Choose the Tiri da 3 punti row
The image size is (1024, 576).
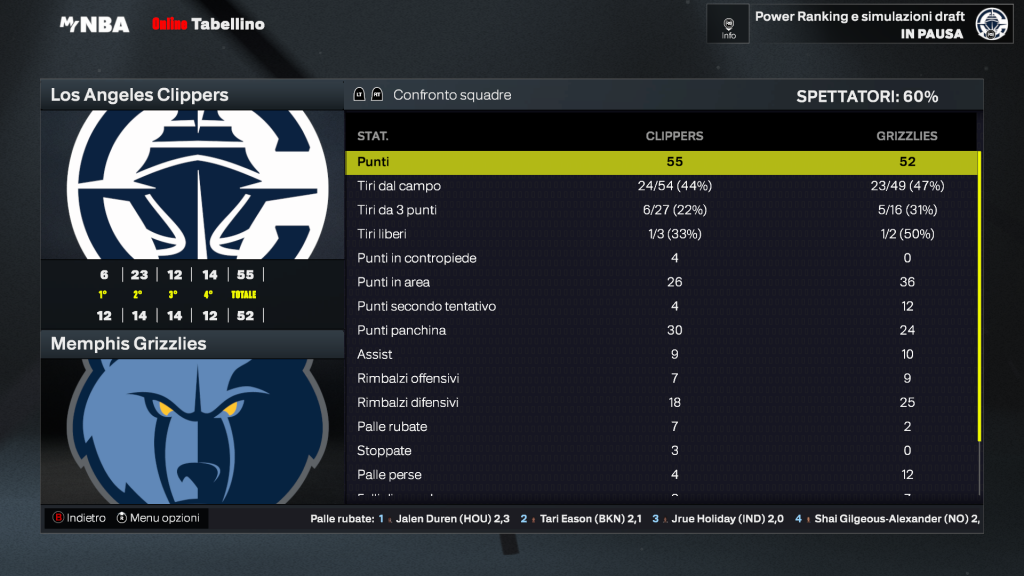pos(660,210)
